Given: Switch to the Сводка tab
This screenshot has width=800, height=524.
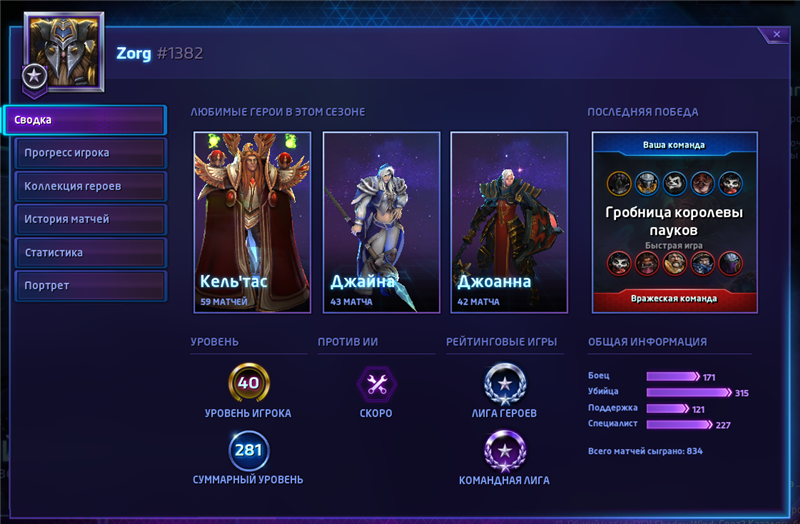Looking at the screenshot, I should pyautogui.click(x=84, y=120).
